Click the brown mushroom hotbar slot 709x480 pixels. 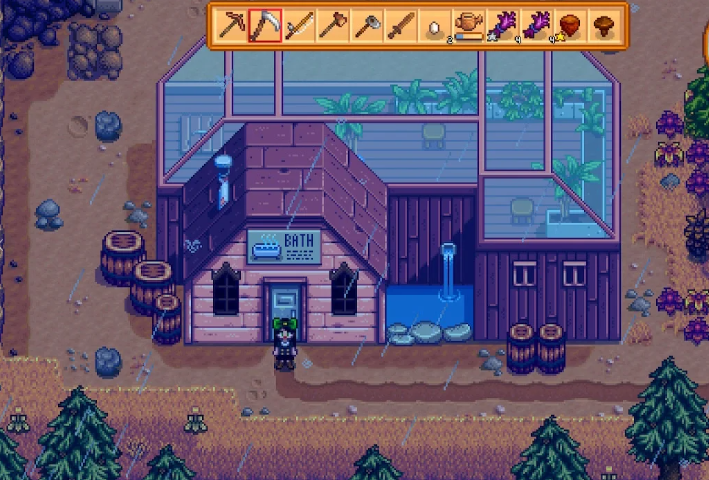pyautogui.click(x=604, y=25)
